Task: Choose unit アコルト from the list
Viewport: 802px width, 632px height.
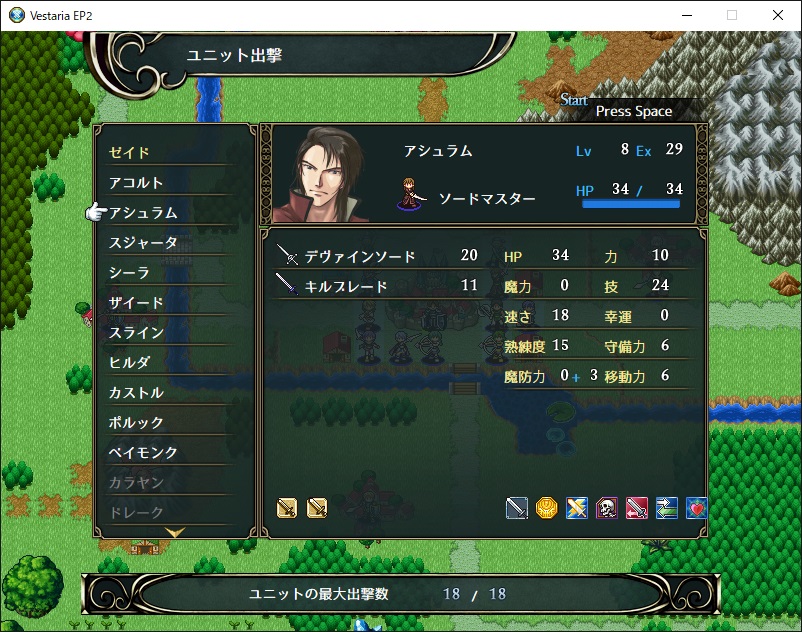Action: coord(136,183)
